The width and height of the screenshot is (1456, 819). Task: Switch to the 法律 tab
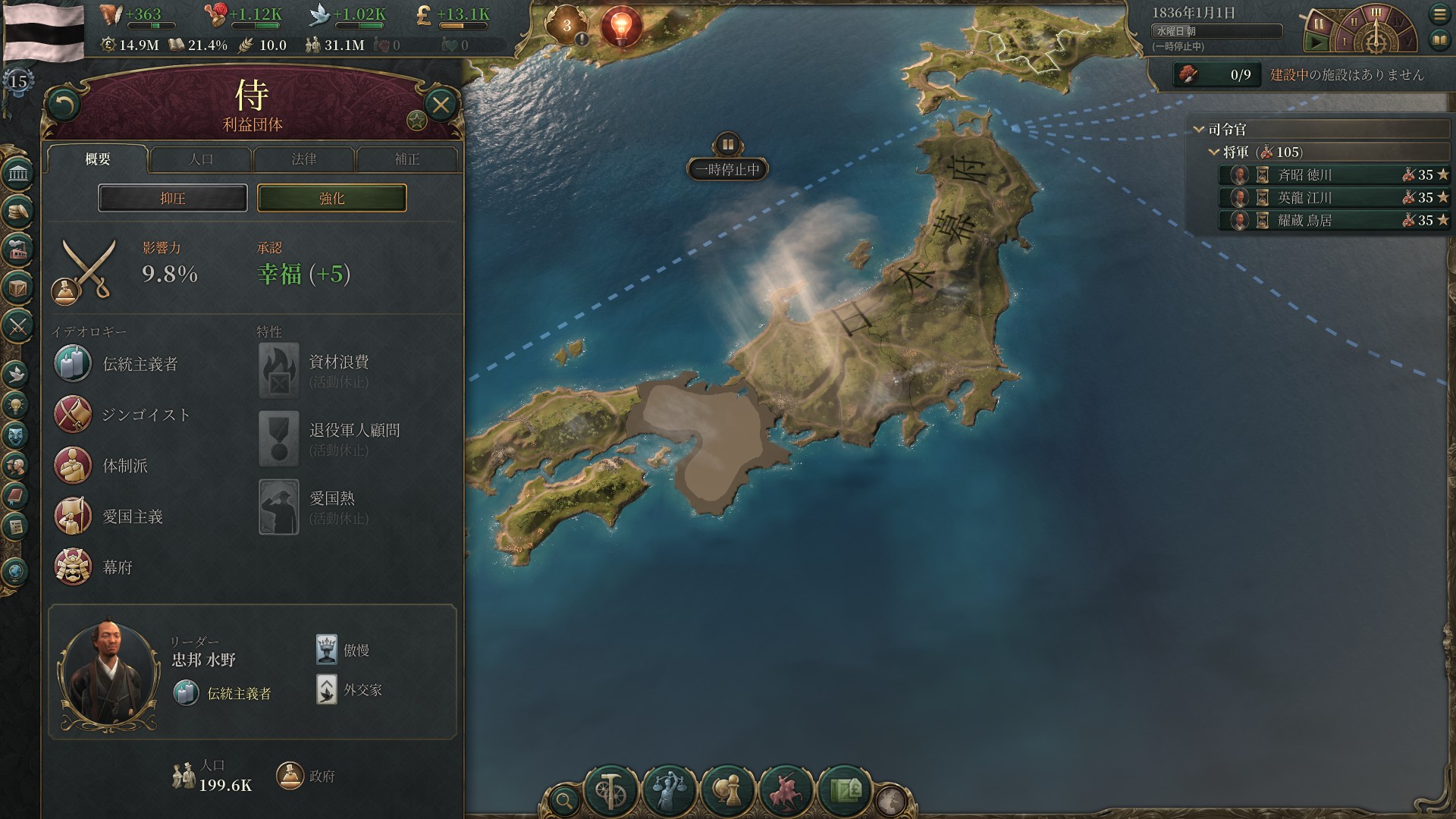pos(304,159)
